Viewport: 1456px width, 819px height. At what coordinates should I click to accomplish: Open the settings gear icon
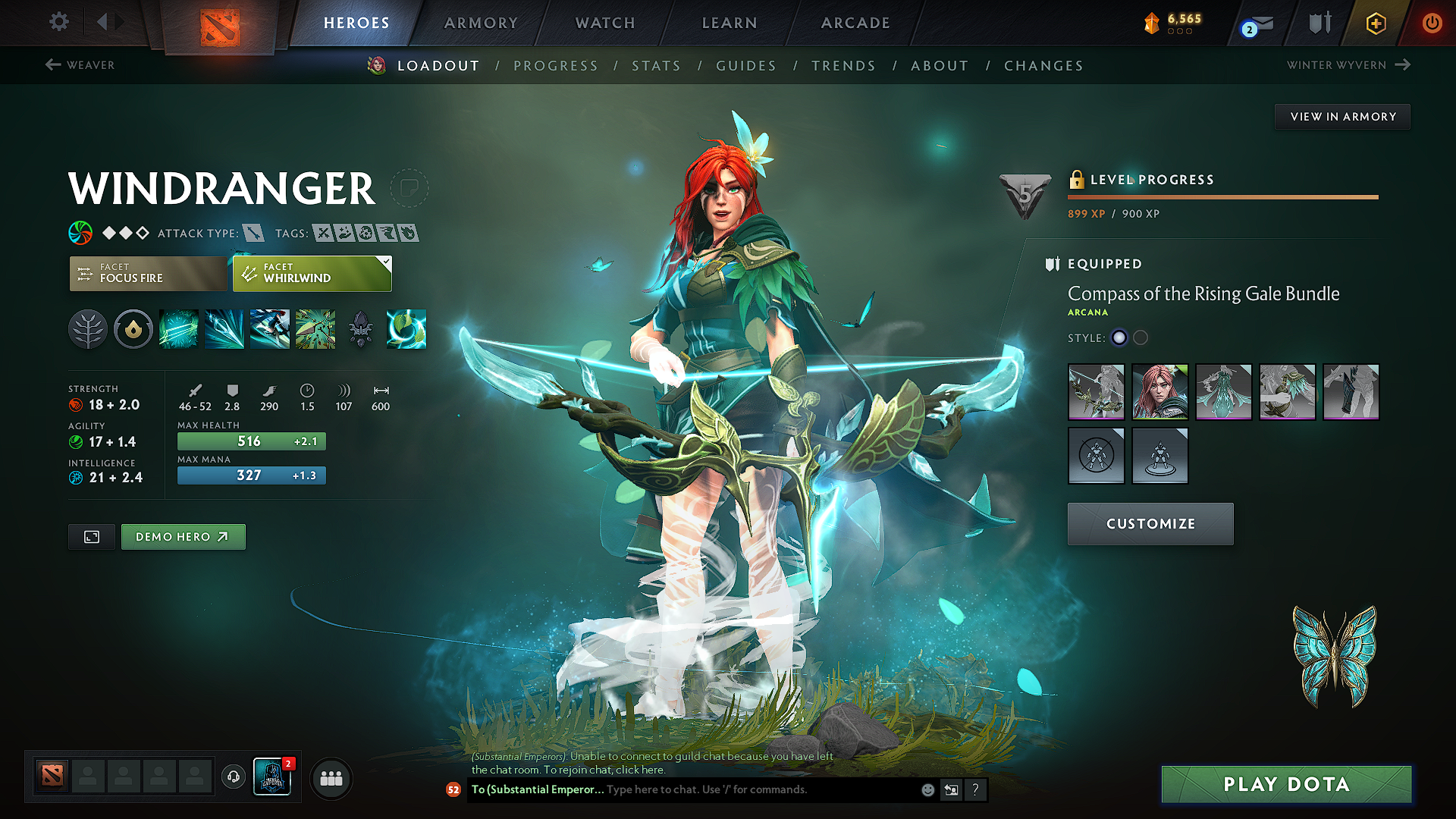[59, 22]
